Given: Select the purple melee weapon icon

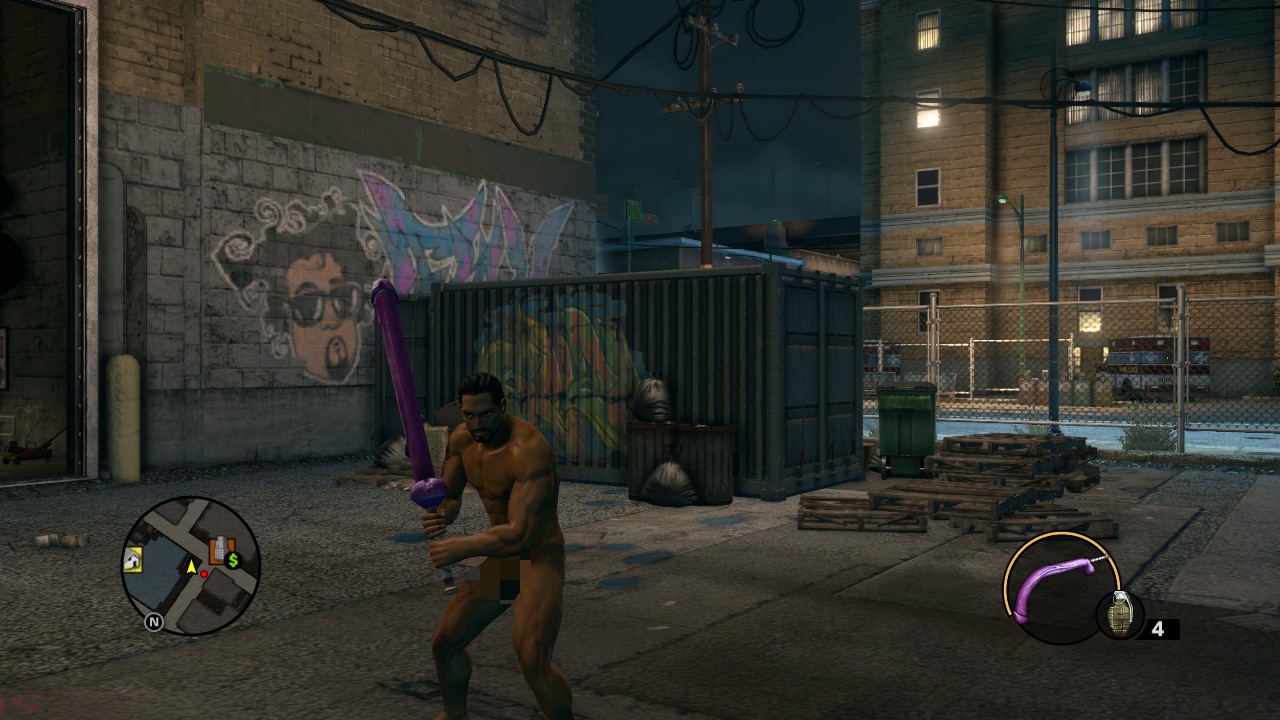Looking at the screenshot, I should click(1058, 588).
